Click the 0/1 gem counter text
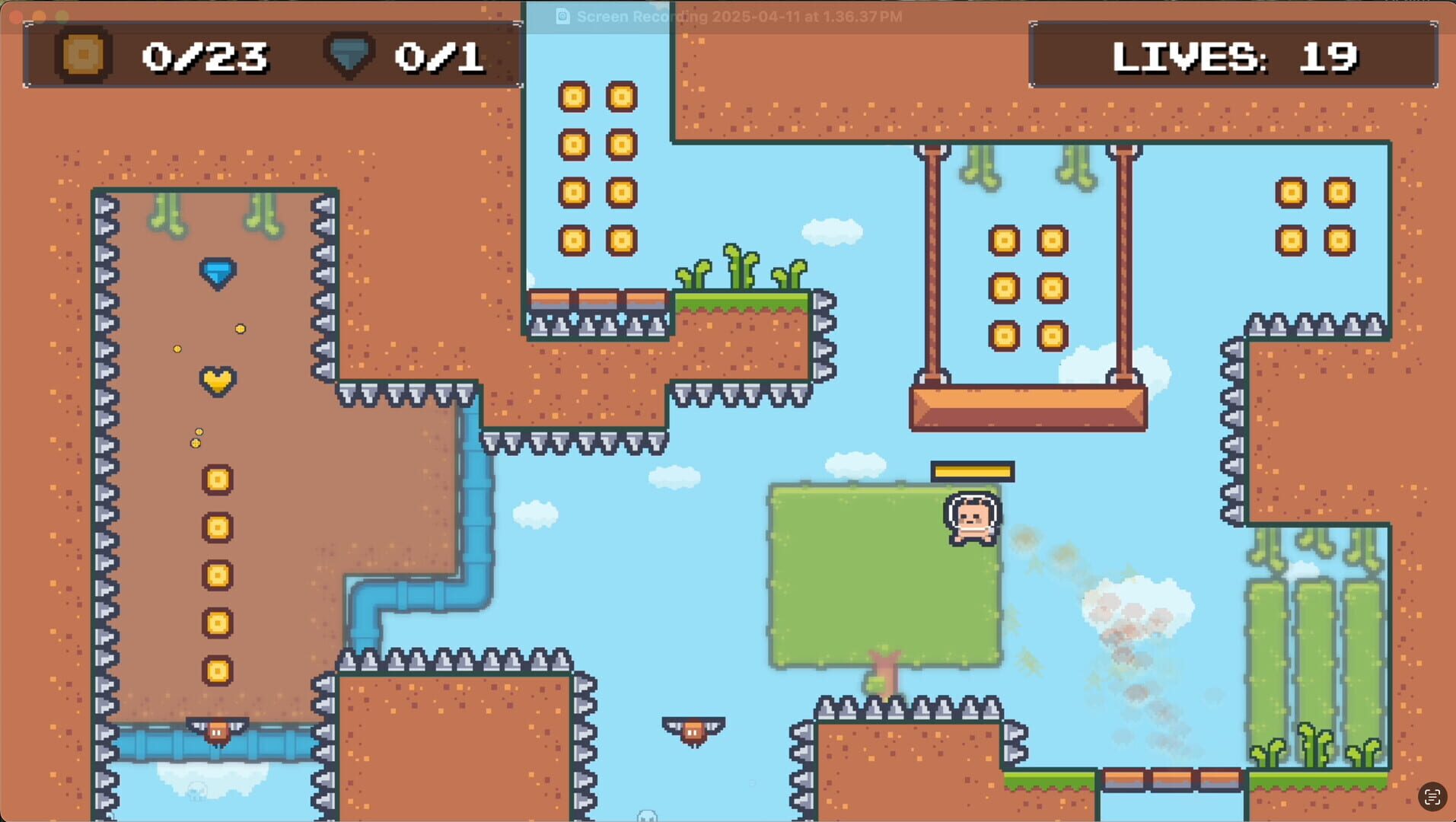The width and height of the screenshot is (1456, 822). click(439, 55)
